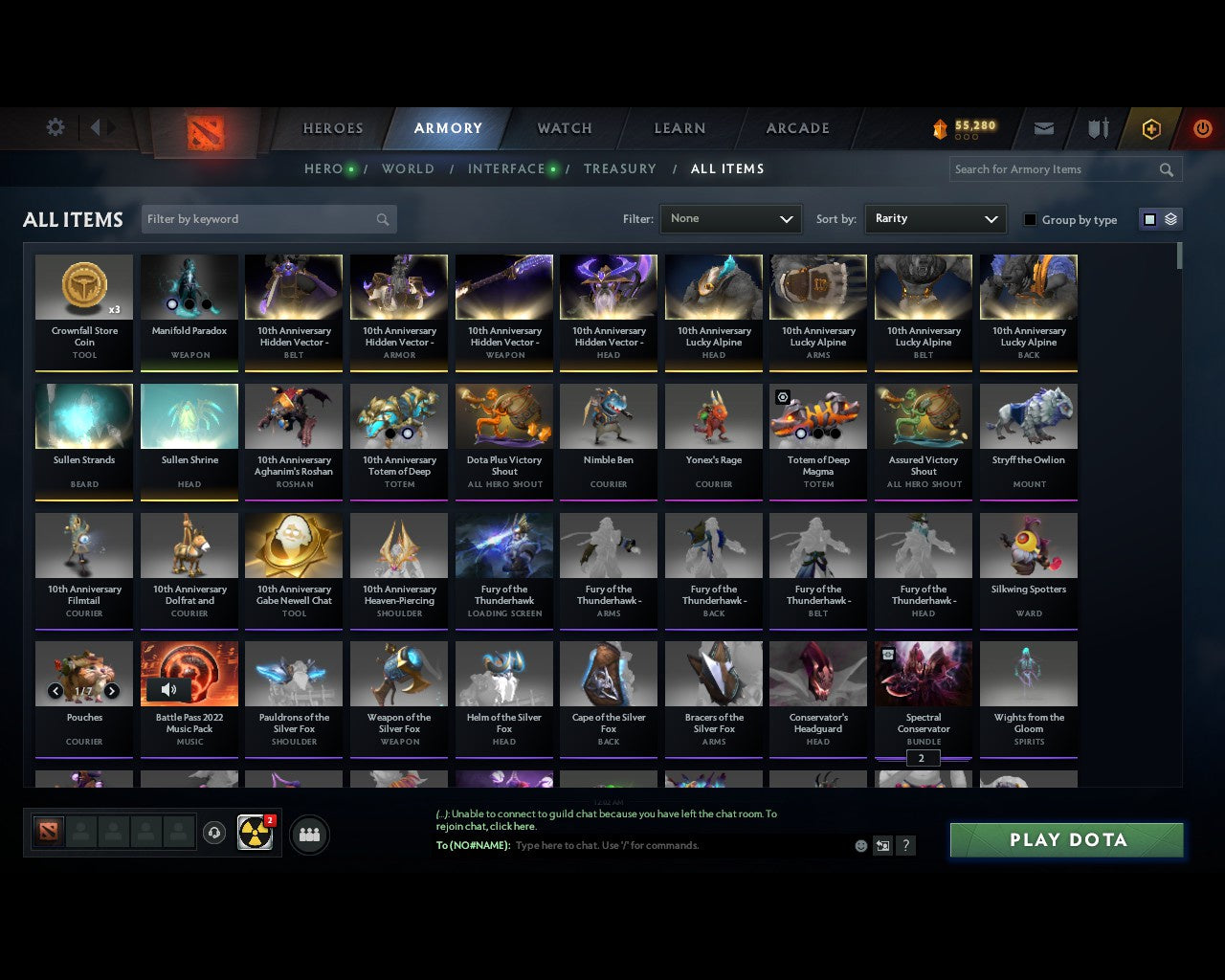Click the radioactive guild icon with badge

[255, 833]
